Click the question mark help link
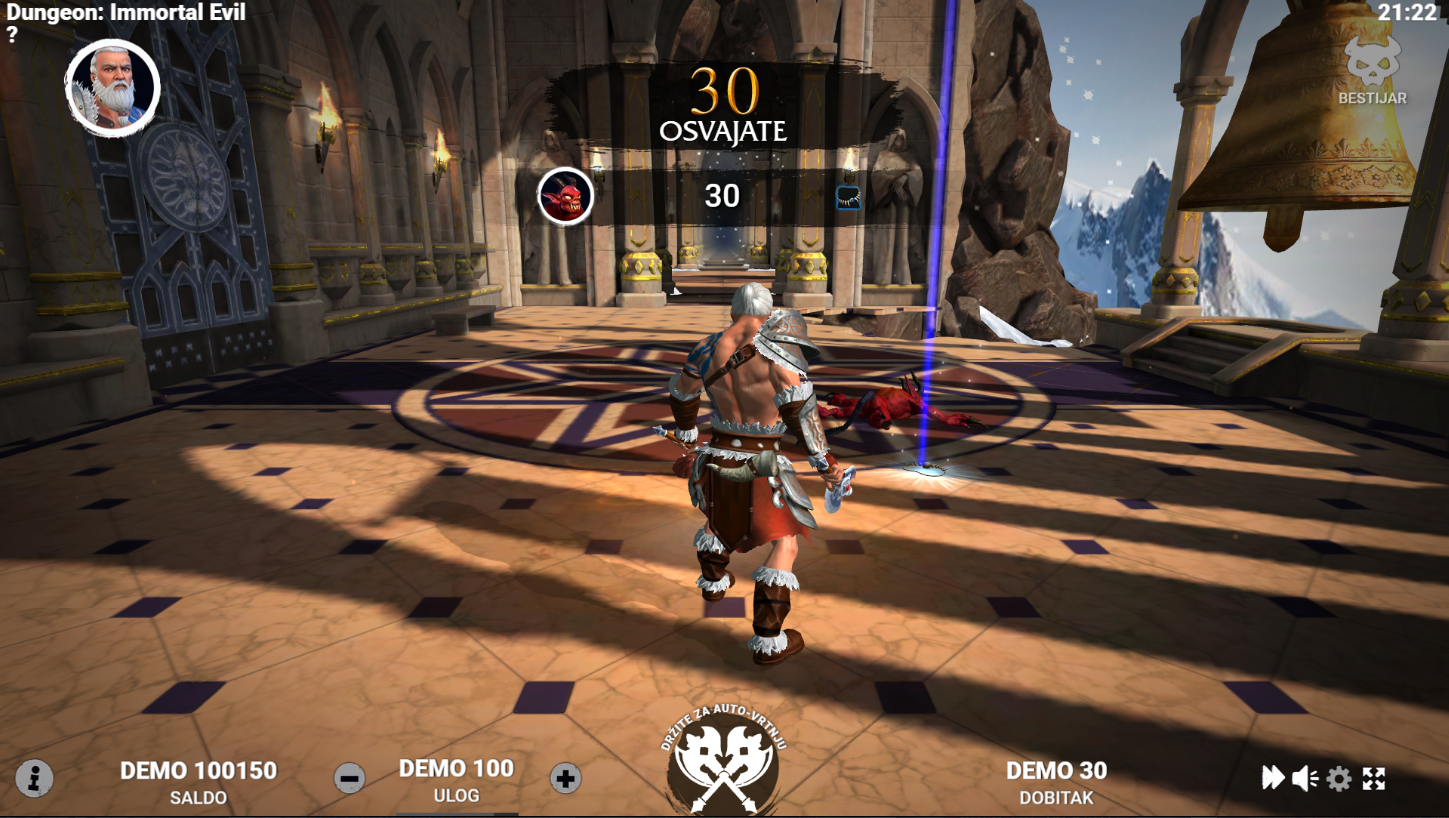Screen dimensions: 1449x818 pos(12,35)
